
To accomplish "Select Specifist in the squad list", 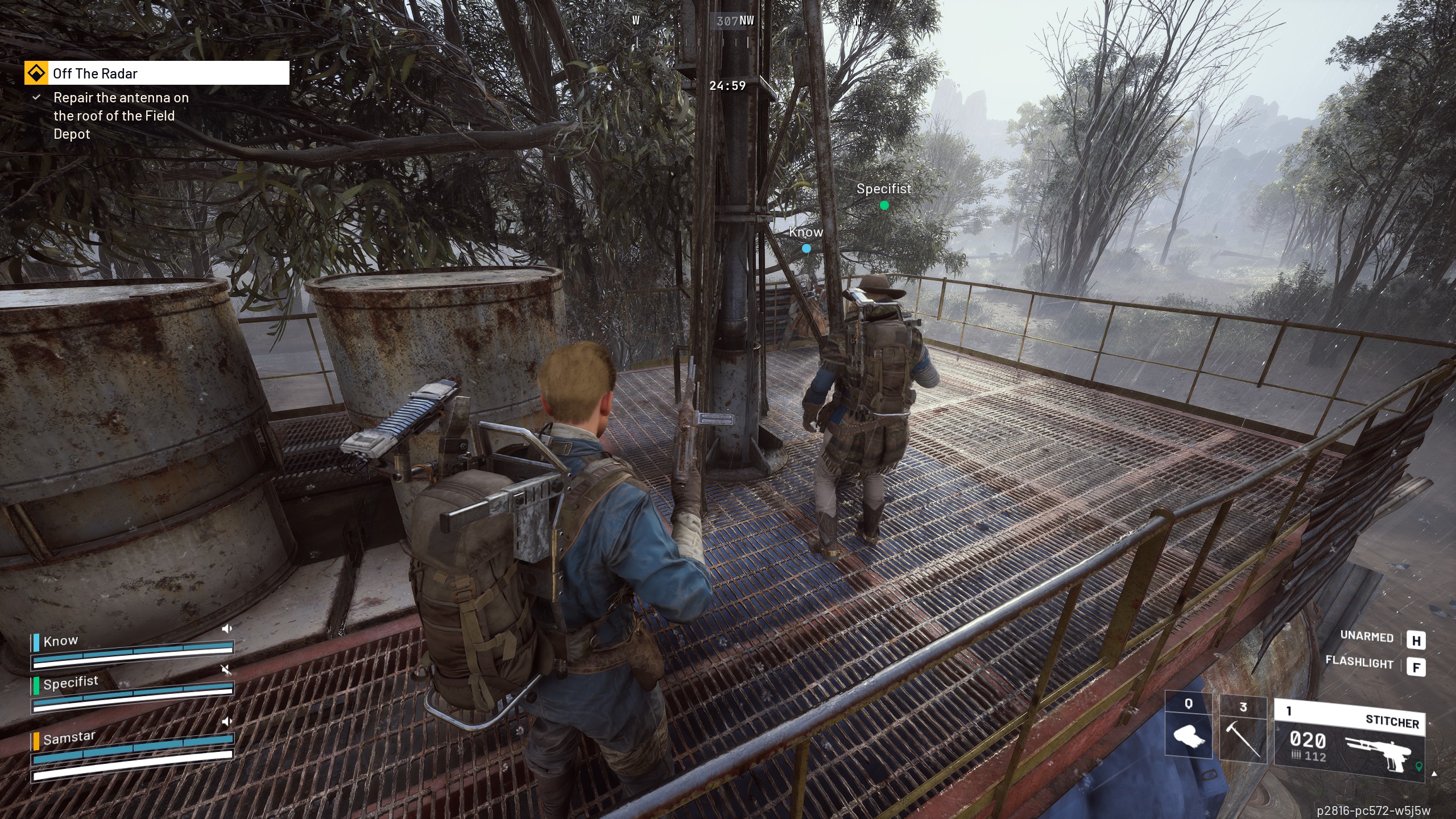I will point(71,682).
